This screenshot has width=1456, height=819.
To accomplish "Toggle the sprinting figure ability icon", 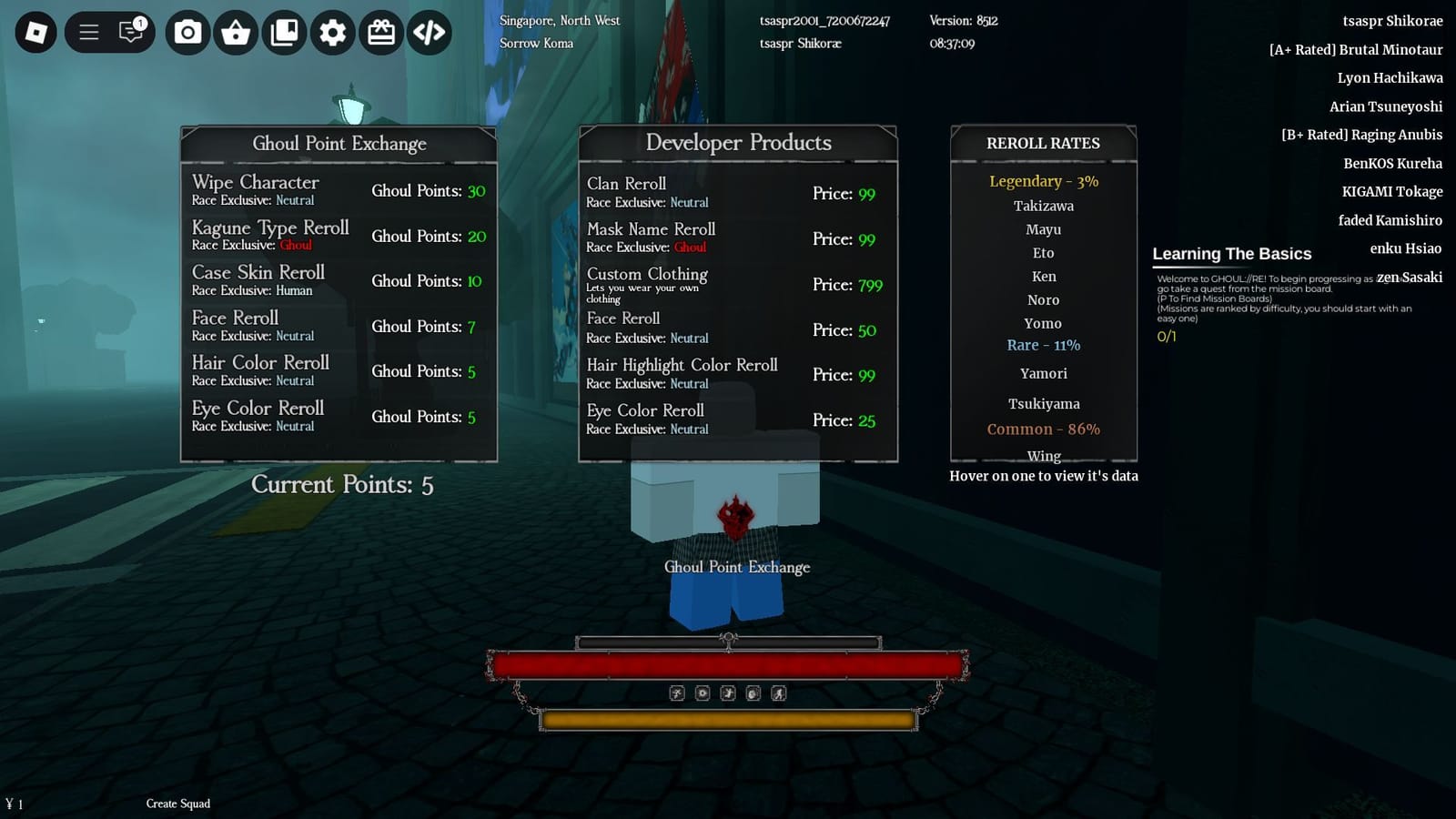I will point(728,693).
